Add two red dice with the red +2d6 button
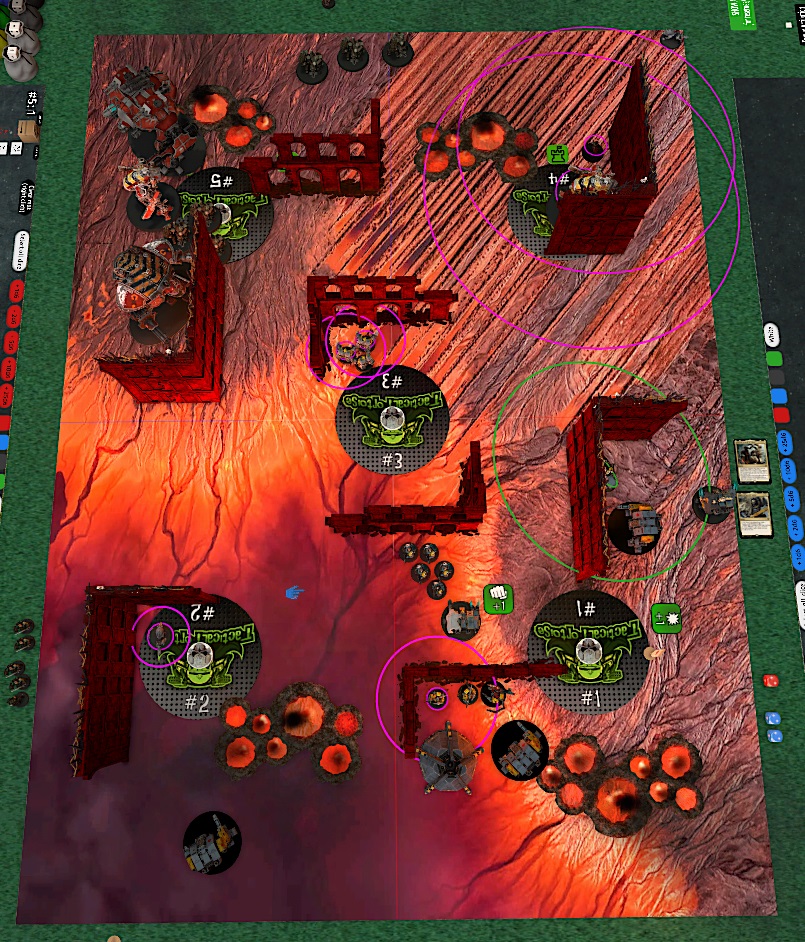805x942 pixels. pos(14,316)
